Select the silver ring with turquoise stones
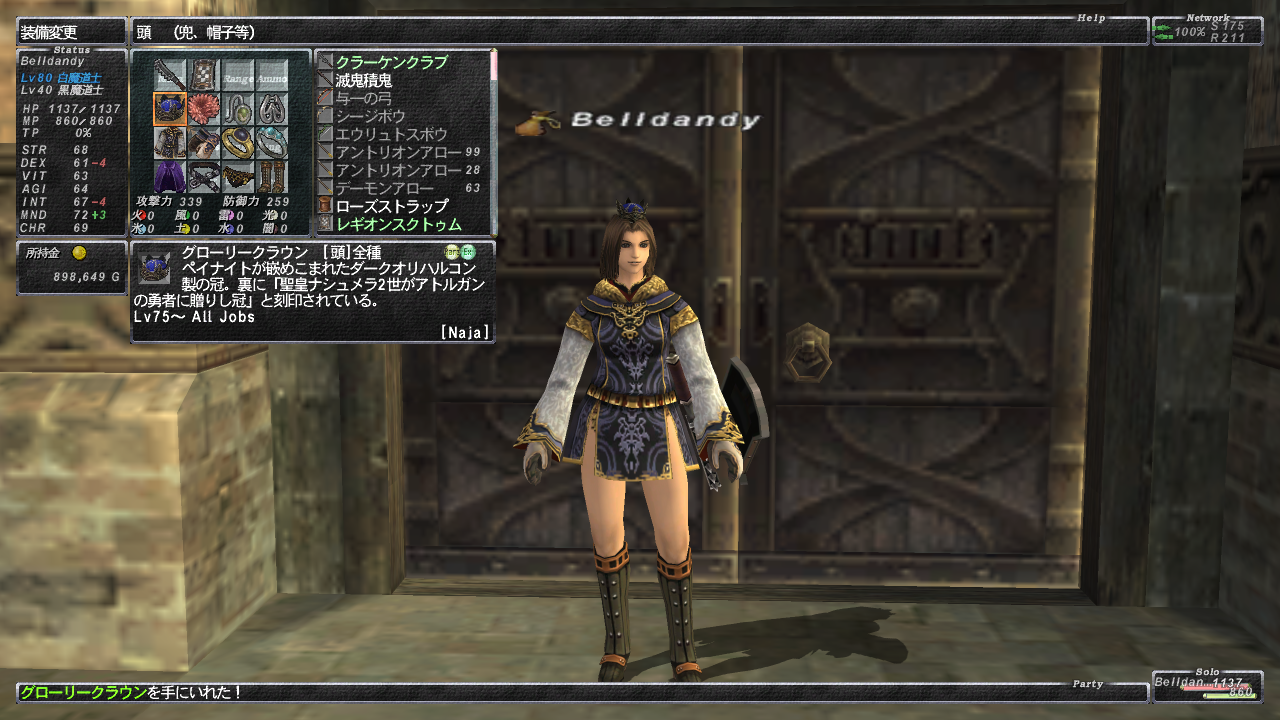The image size is (1280, 720). tap(272, 143)
